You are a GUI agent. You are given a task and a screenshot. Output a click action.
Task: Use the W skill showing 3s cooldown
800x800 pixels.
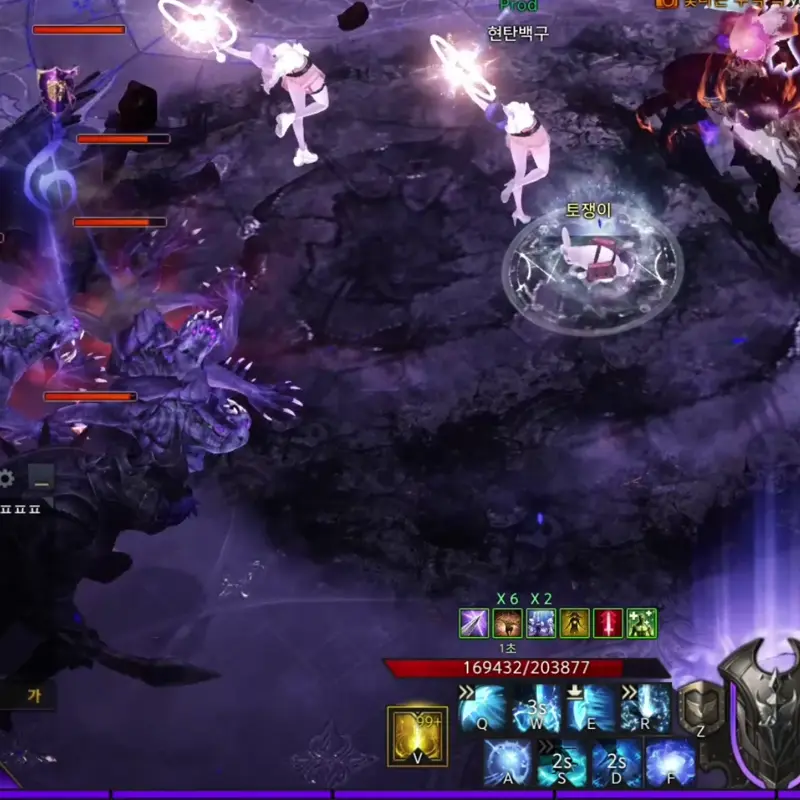[x=537, y=708]
